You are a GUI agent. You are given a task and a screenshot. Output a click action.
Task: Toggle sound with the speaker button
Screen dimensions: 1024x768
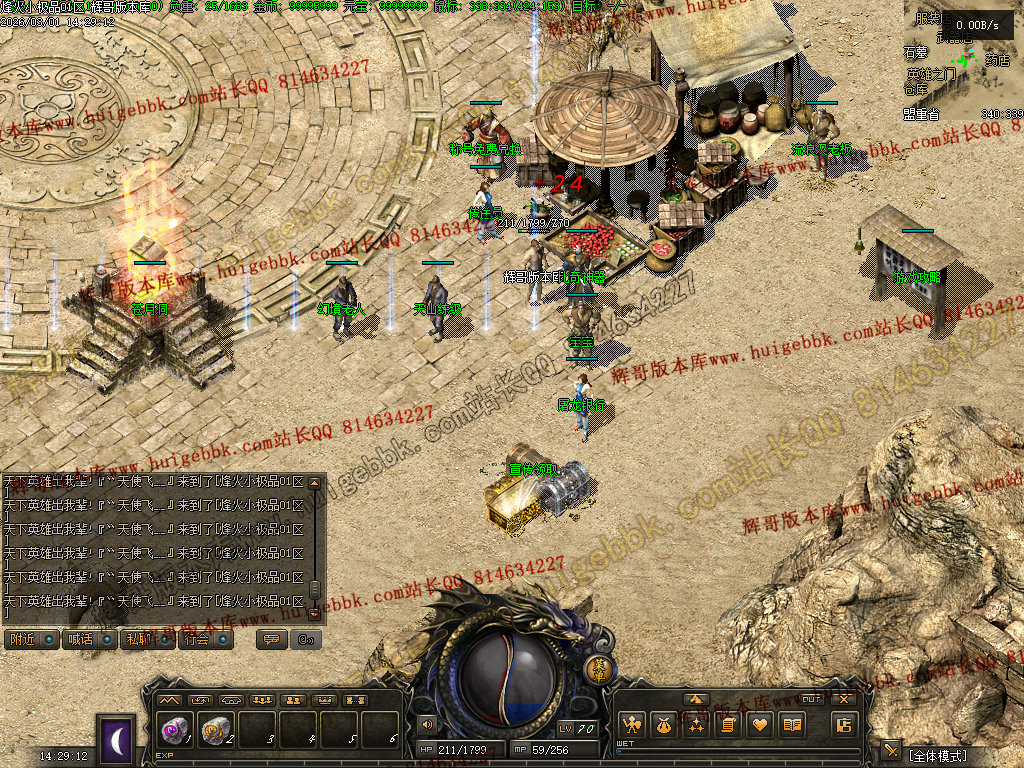428,723
